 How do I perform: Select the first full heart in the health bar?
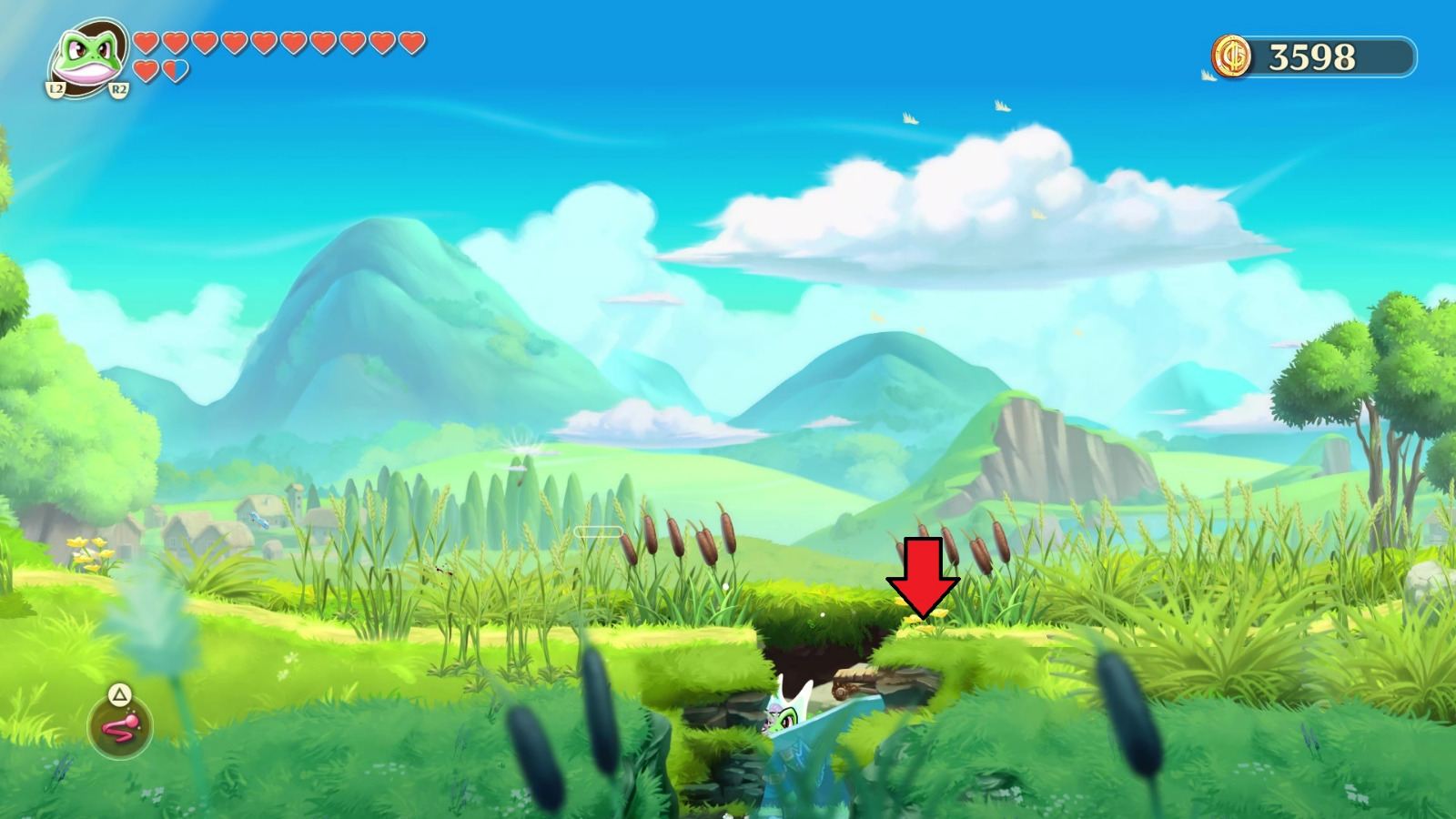point(144,44)
